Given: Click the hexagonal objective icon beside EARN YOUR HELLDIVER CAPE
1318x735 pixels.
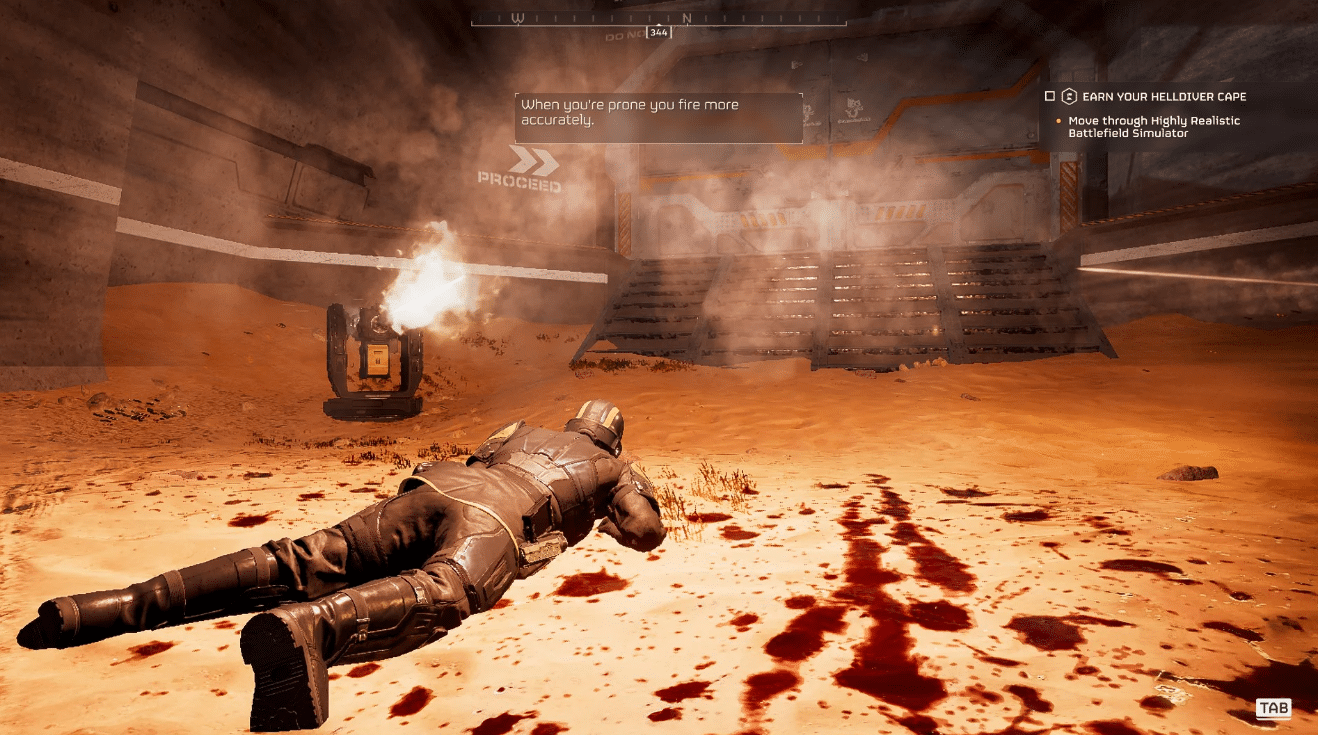Looking at the screenshot, I should [1069, 96].
